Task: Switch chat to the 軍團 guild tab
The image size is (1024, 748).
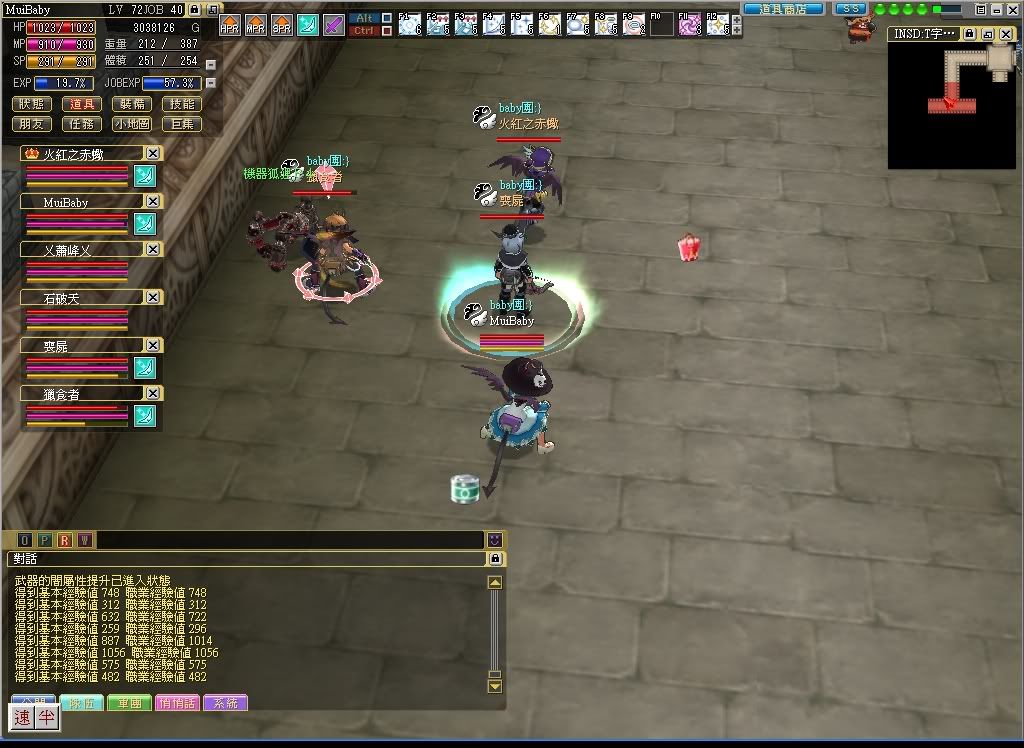Action: pyautogui.click(x=129, y=703)
